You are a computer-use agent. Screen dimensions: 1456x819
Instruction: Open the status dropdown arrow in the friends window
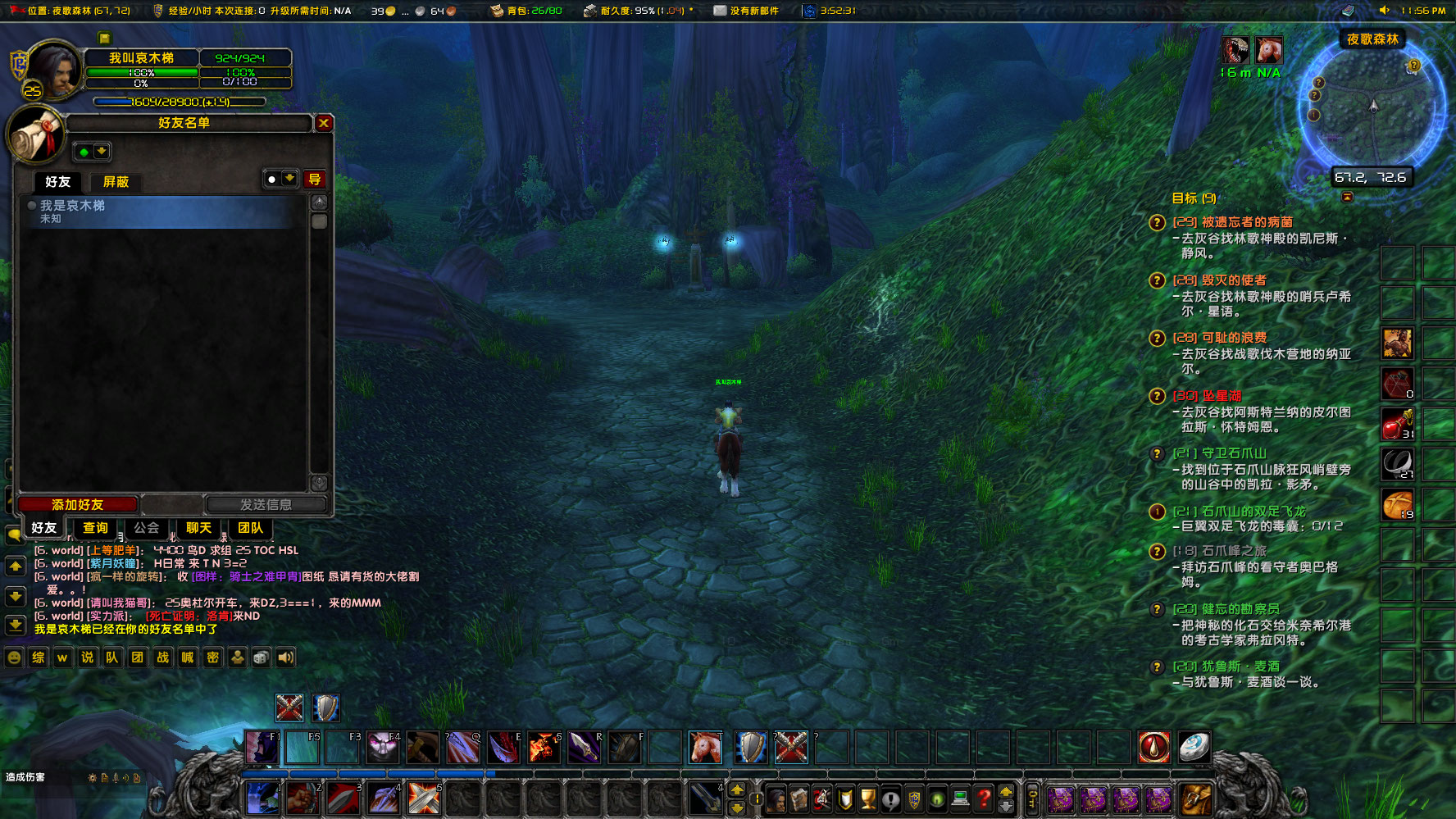[290, 179]
